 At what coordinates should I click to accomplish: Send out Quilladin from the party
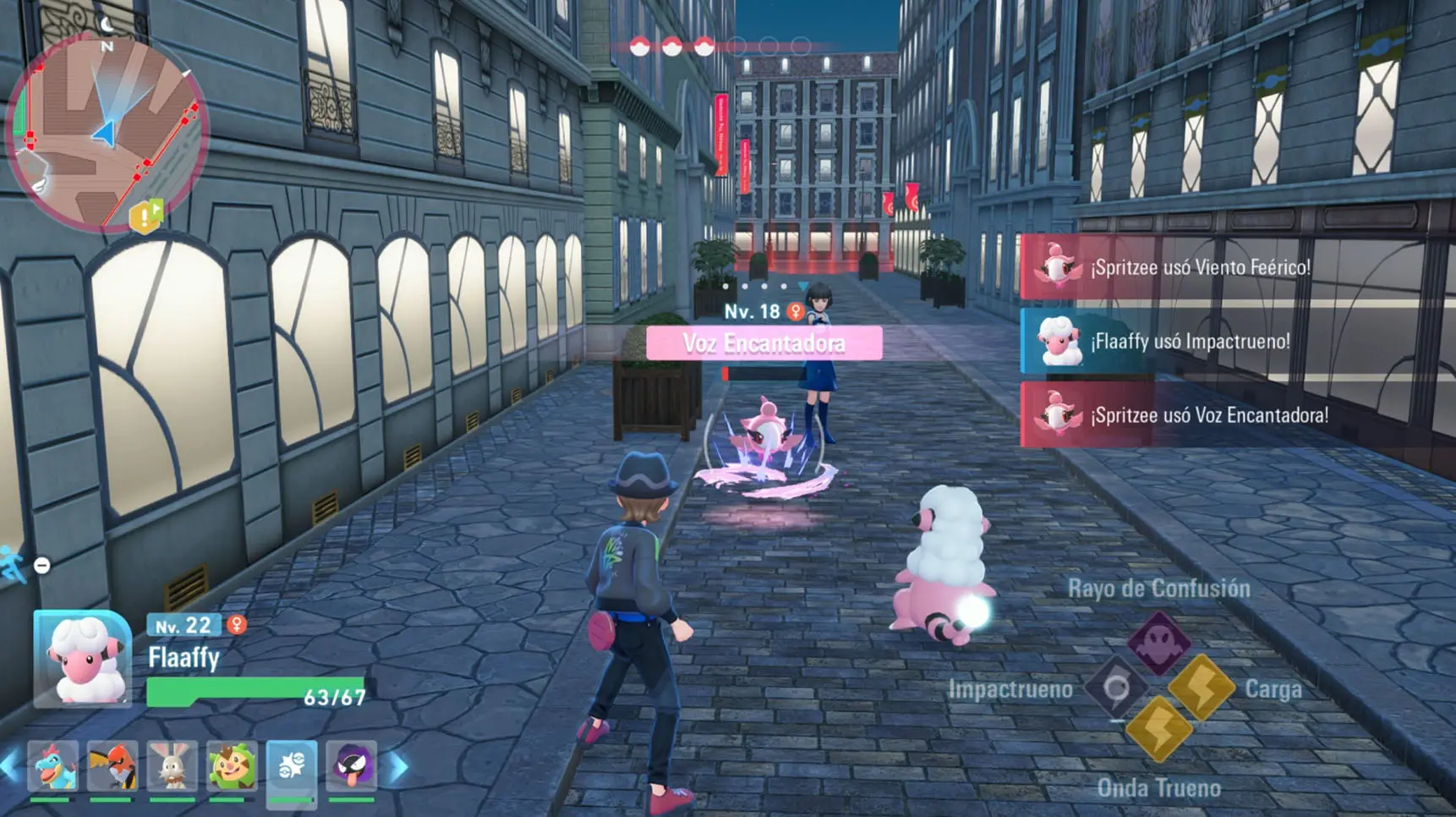click(x=232, y=766)
